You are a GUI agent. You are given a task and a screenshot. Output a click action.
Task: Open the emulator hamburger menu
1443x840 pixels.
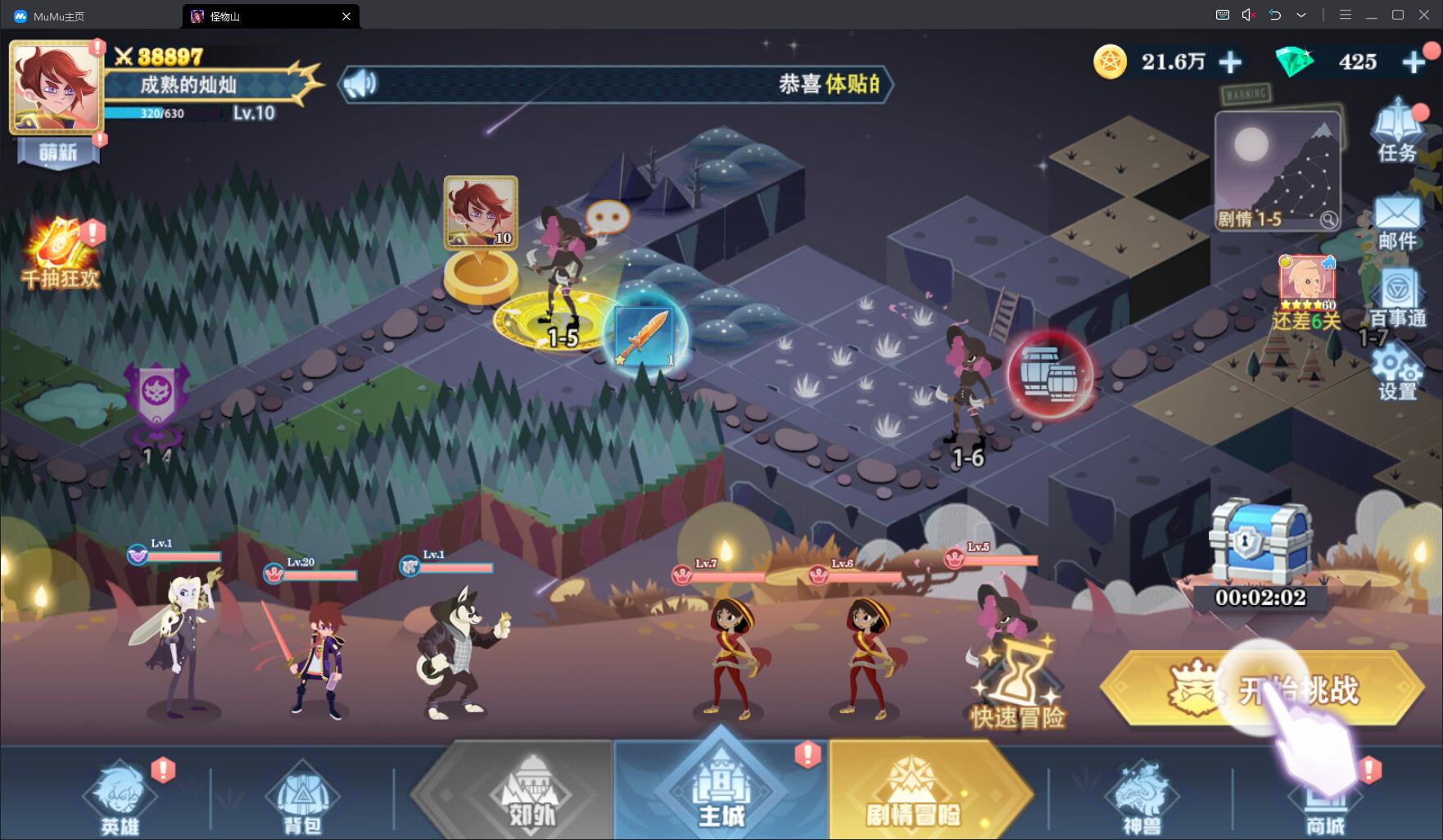(x=1346, y=15)
